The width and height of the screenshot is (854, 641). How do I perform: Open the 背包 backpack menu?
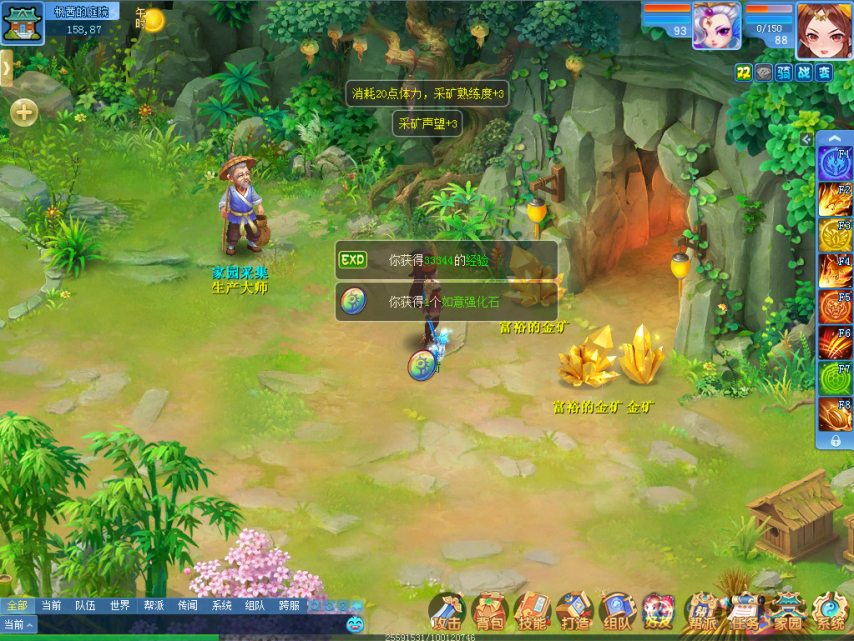click(x=490, y=611)
